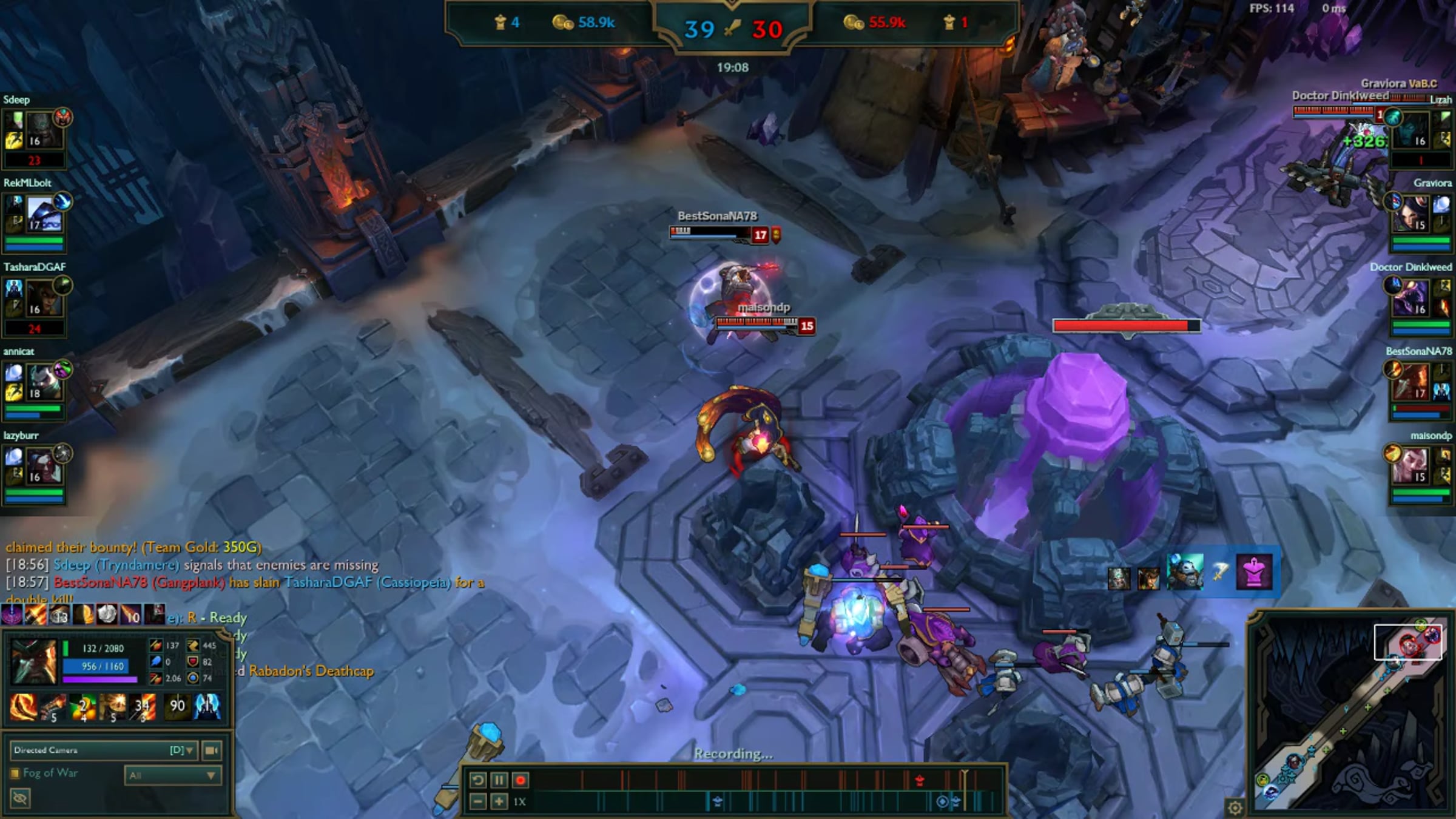Toggle the crossed-out eye interface visibility button
This screenshot has width=1456, height=819.
[x=19, y=798]
